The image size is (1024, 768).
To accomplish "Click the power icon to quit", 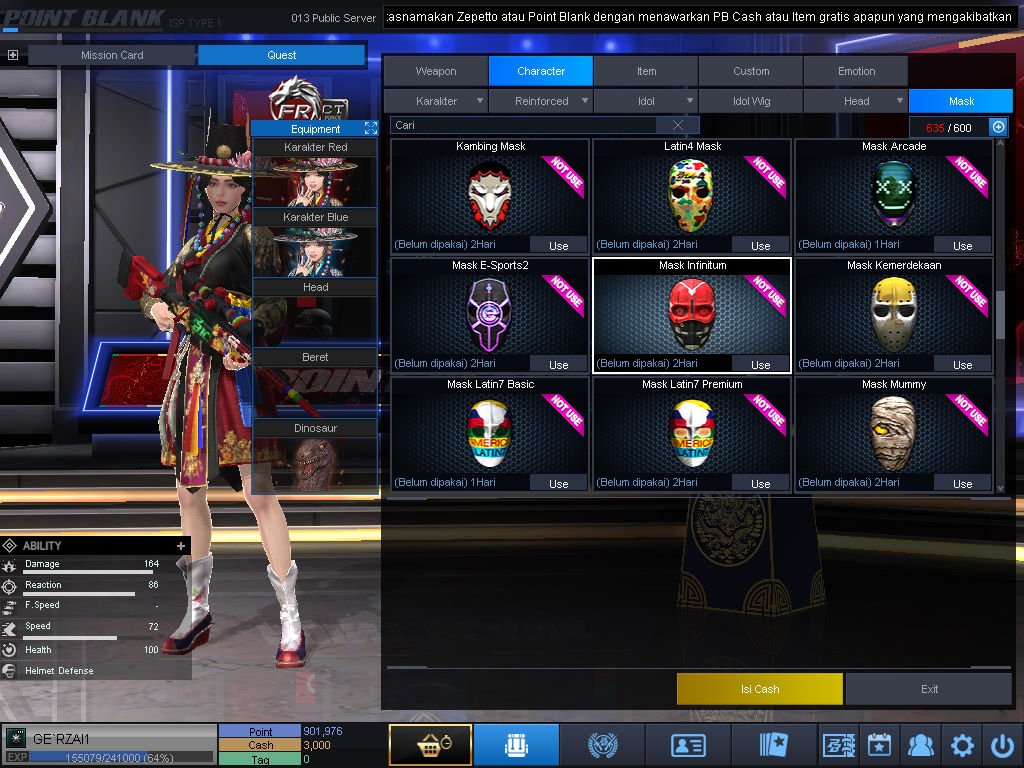I will (x=1002, y=745).
